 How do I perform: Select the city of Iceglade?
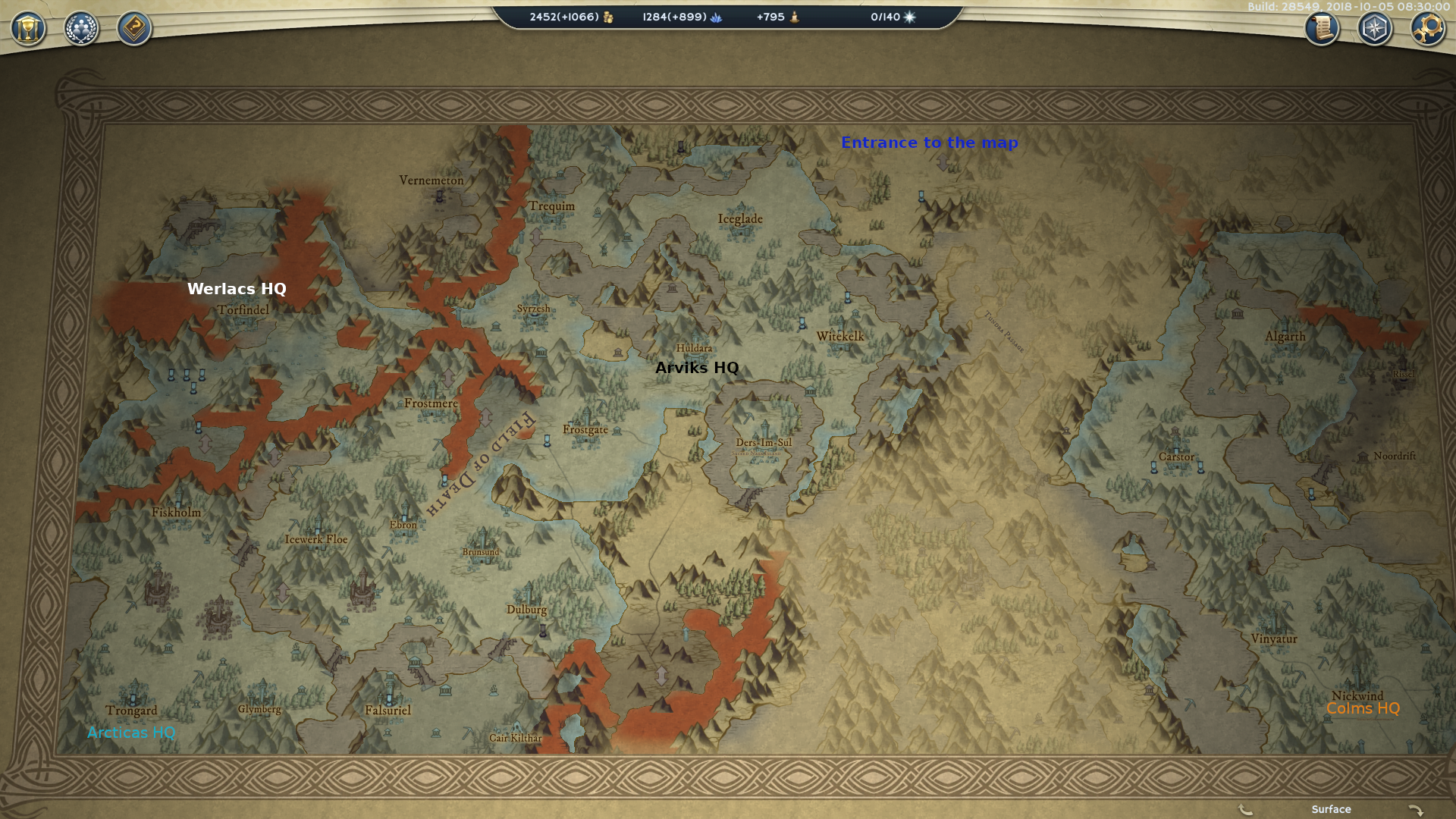[x=740, y=218]
